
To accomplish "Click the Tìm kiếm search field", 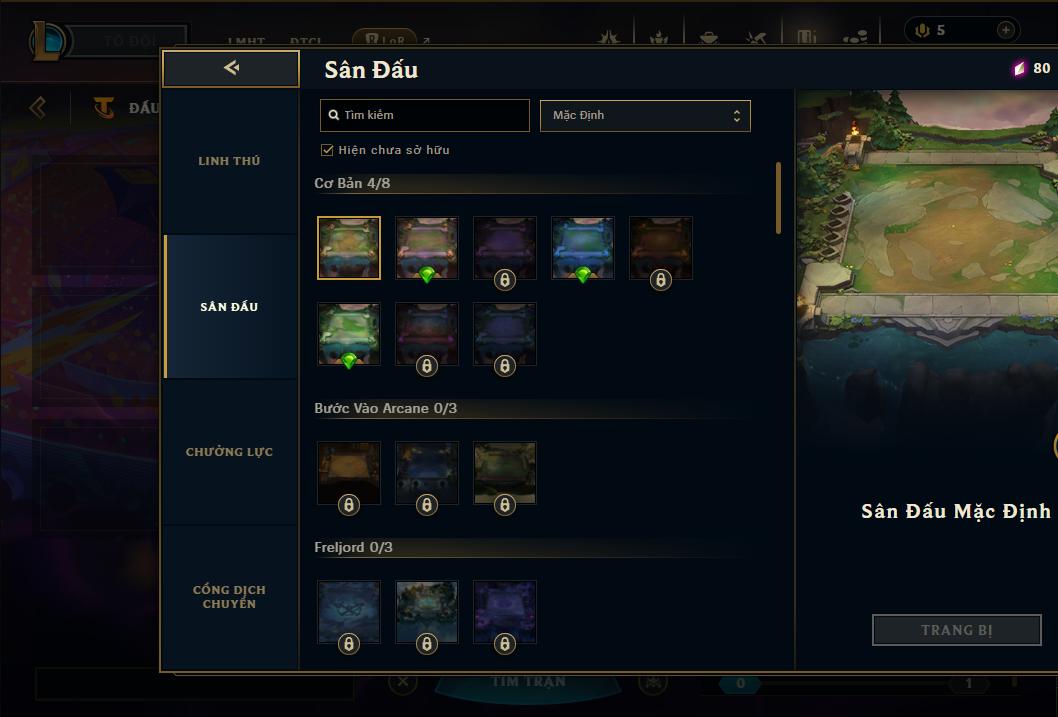I will 425,115.
